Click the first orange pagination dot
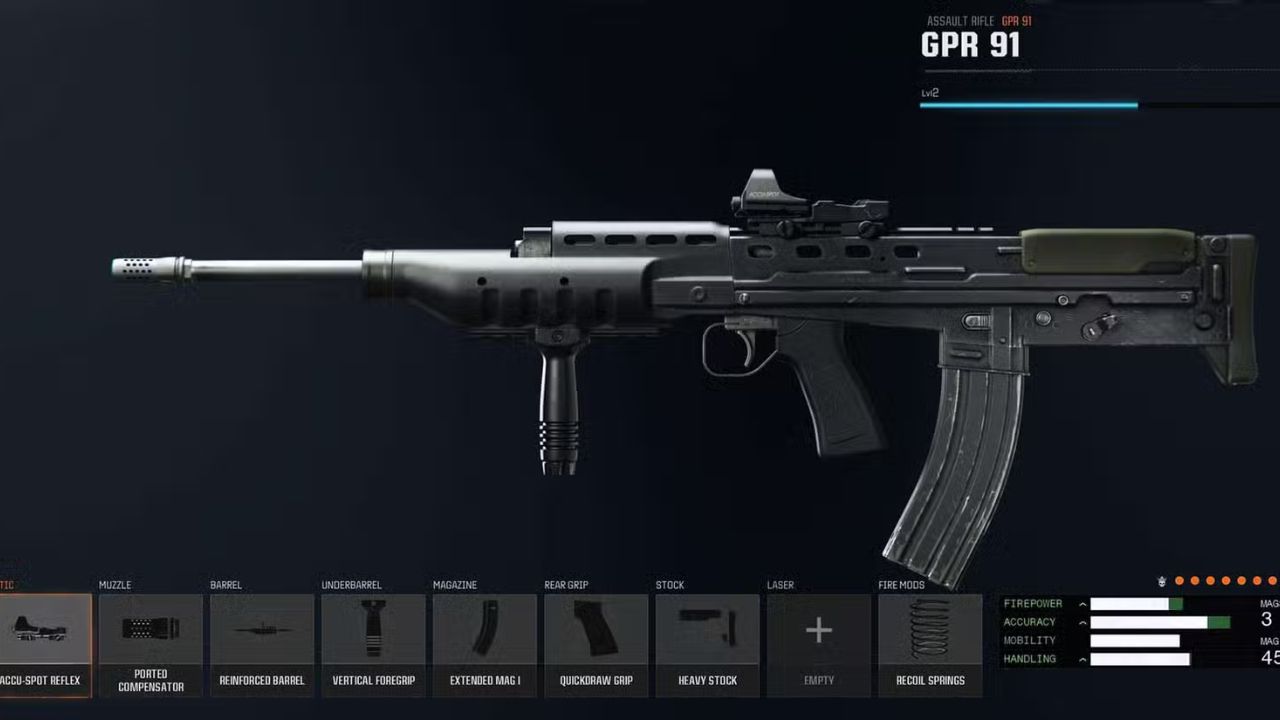1280x720 pixels. 1177,580
